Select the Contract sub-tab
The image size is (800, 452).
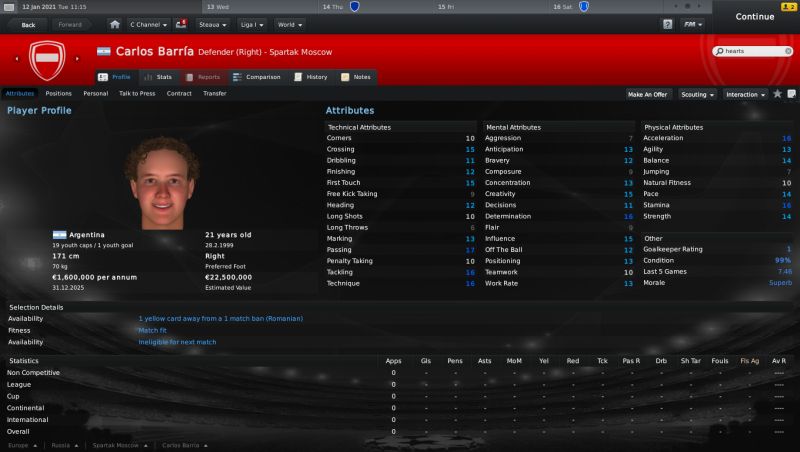pos(179,93)
